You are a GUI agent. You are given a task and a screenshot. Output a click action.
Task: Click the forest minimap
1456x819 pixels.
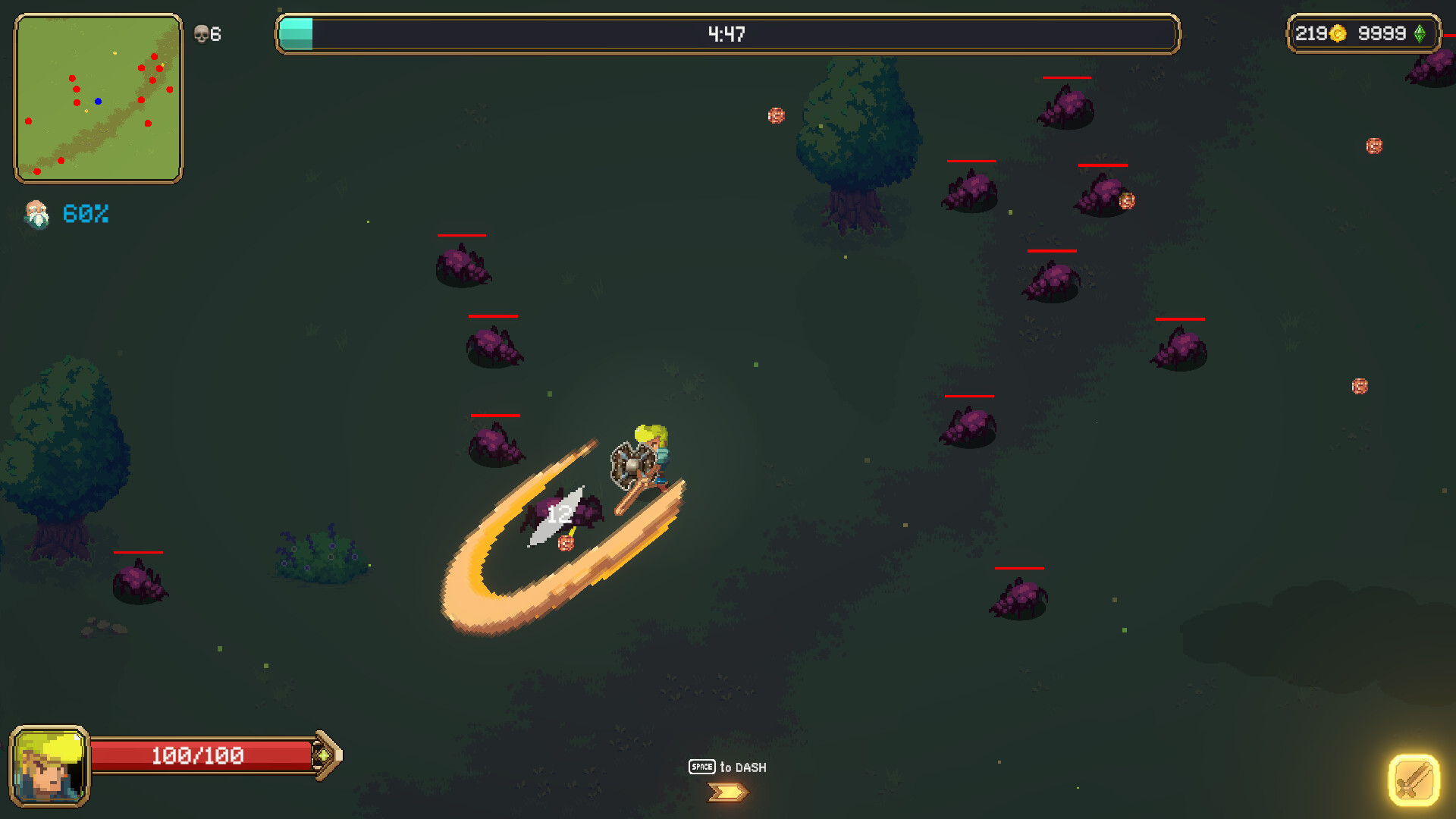pos(99,99)
